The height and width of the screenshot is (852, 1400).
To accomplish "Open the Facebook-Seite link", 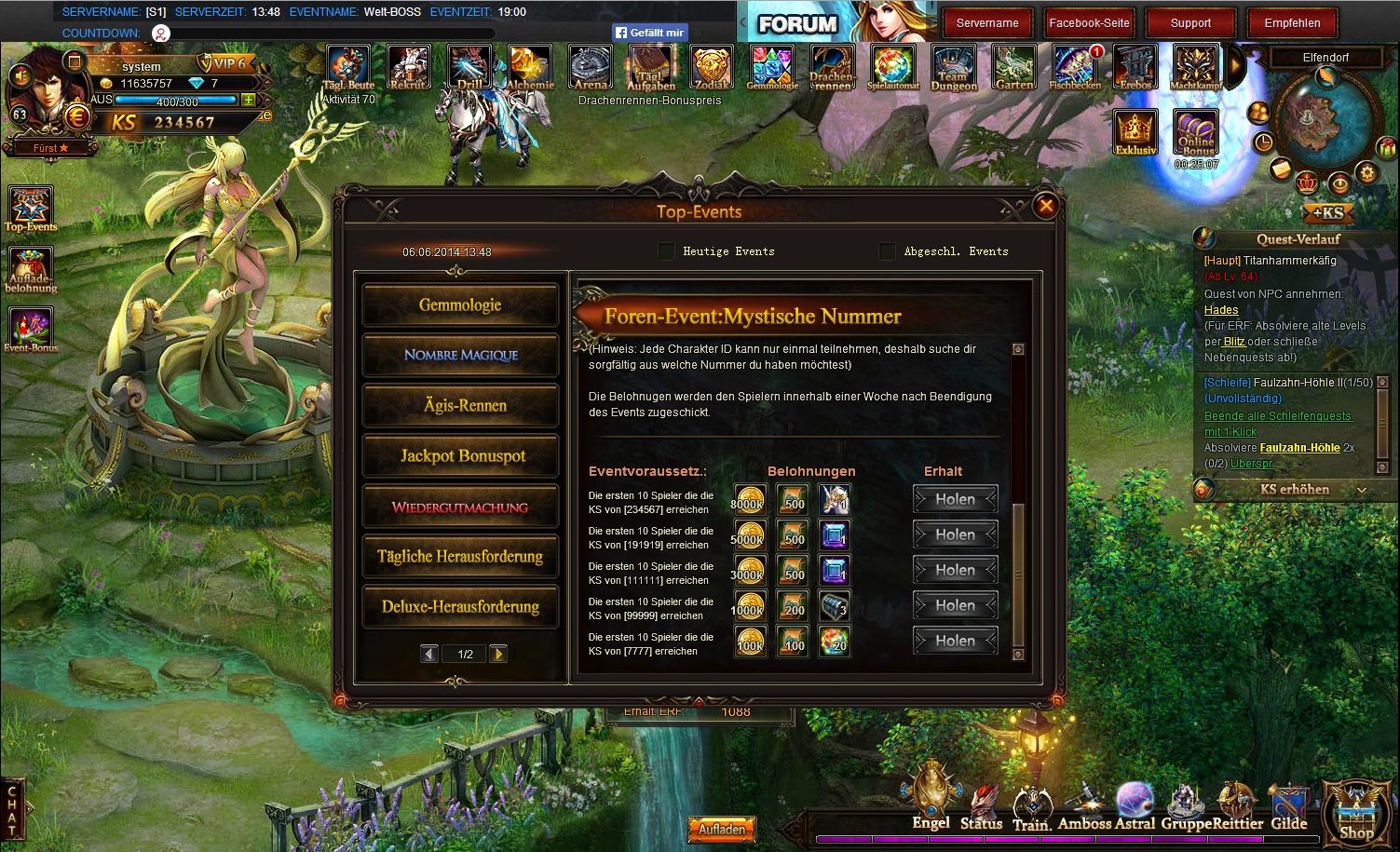I will (1089, 23).
